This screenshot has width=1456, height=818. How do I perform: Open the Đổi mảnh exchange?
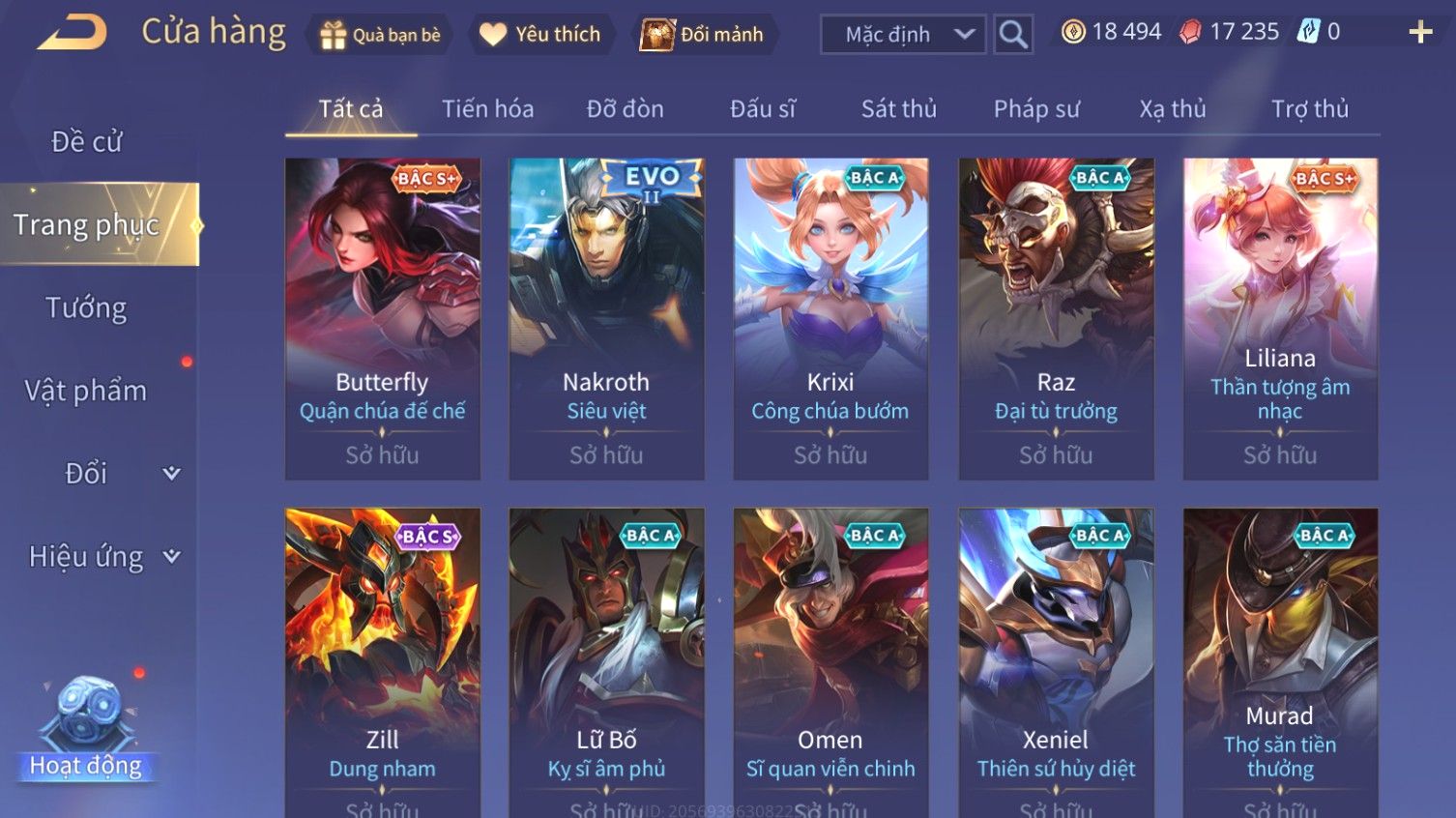[704, 35]
